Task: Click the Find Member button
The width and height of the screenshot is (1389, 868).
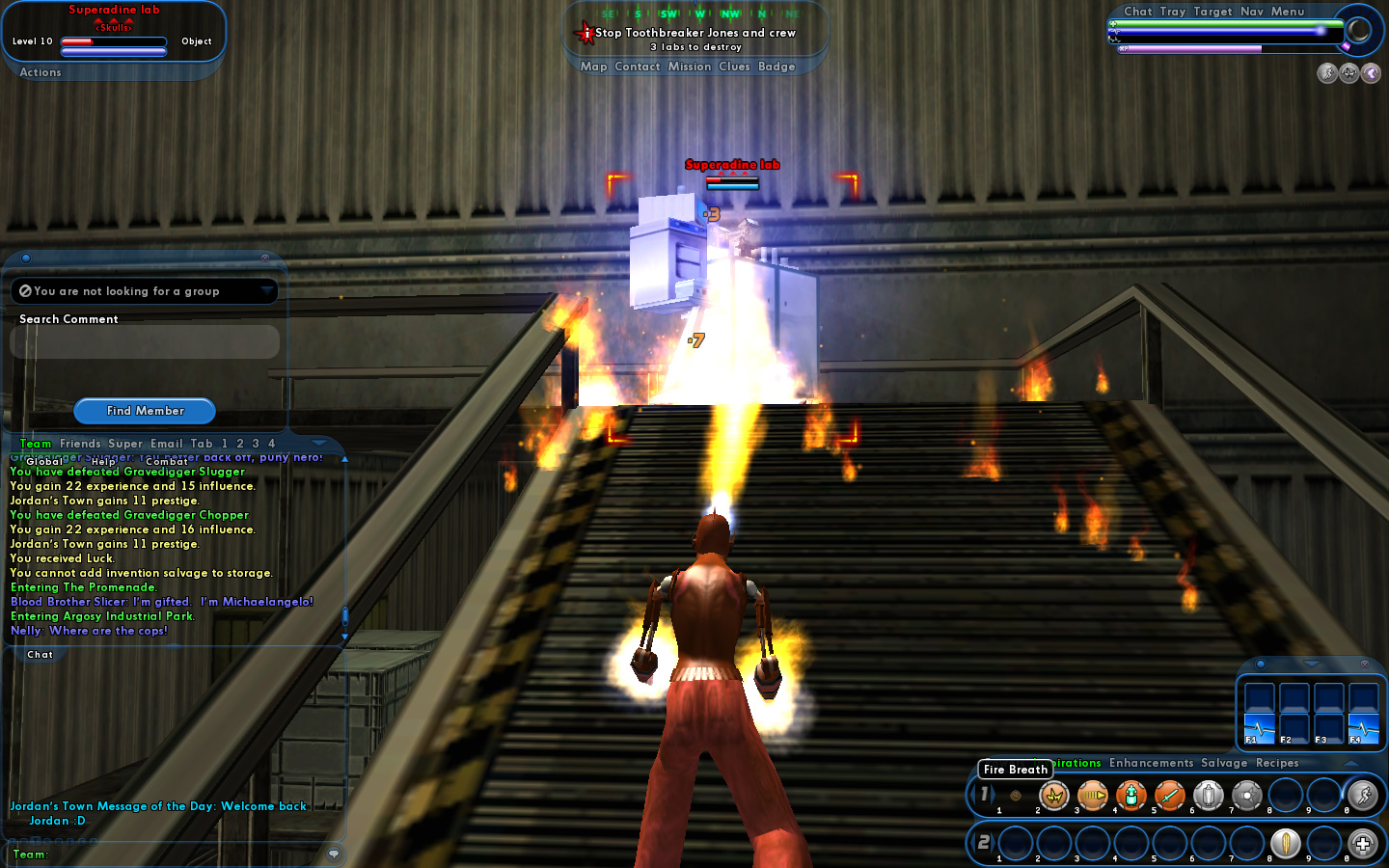Action: pyautogui.click(x=145, y=411)
